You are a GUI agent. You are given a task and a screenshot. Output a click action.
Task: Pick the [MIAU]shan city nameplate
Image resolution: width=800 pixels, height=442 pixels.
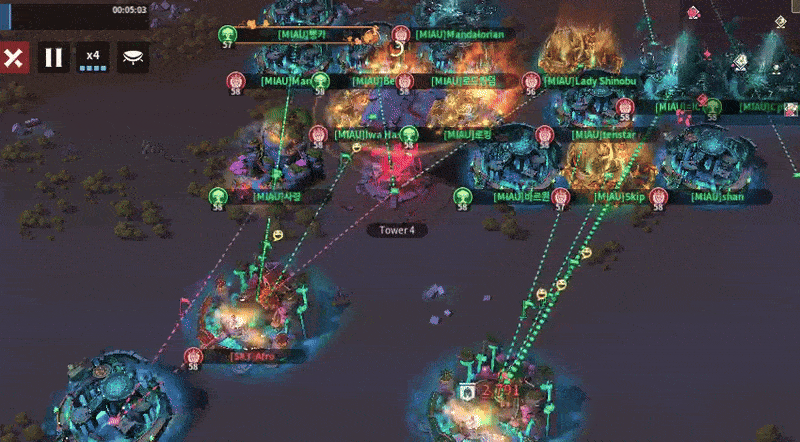[716, 197]
